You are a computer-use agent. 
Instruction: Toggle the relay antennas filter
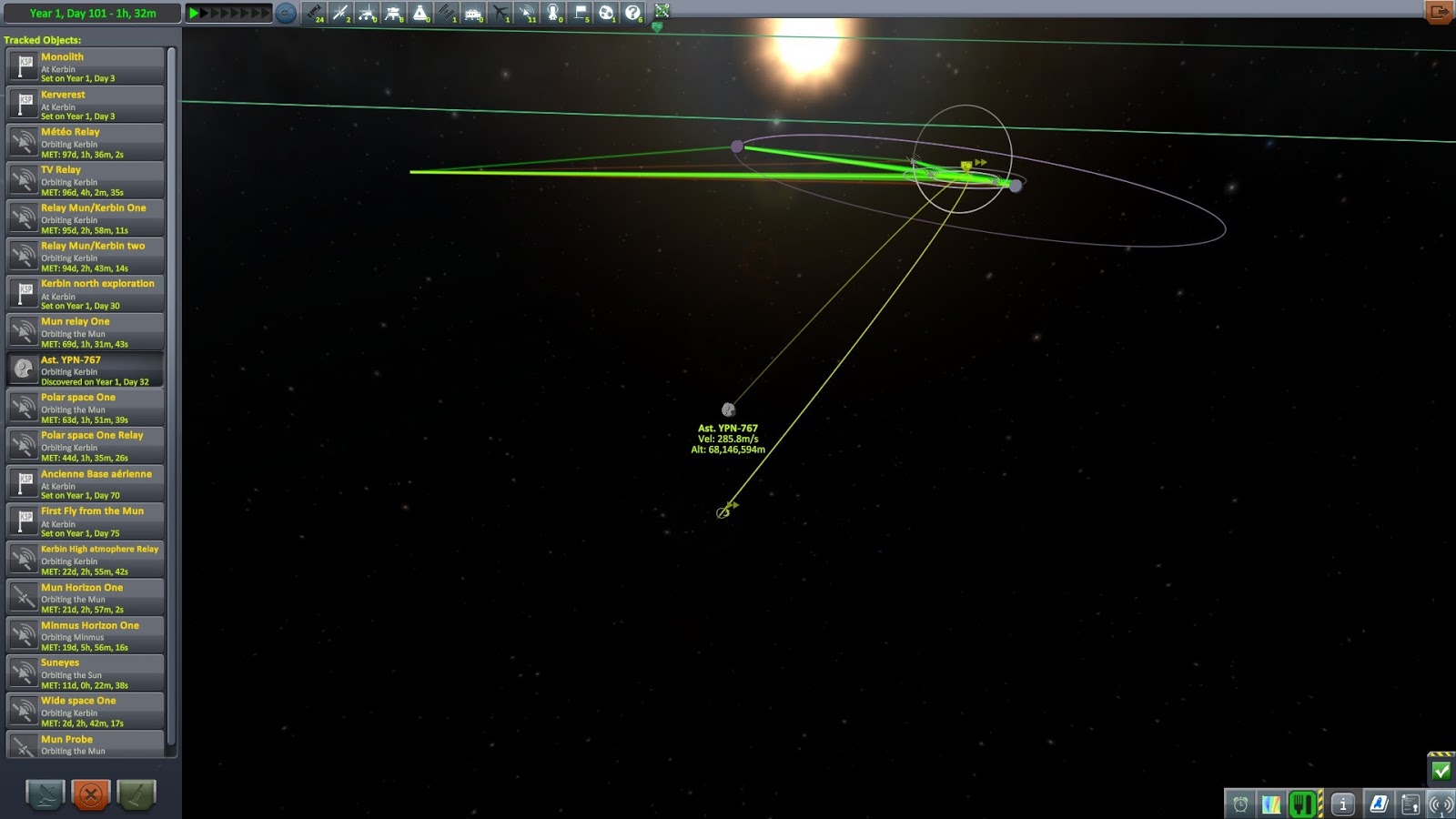tap(526, 13)
